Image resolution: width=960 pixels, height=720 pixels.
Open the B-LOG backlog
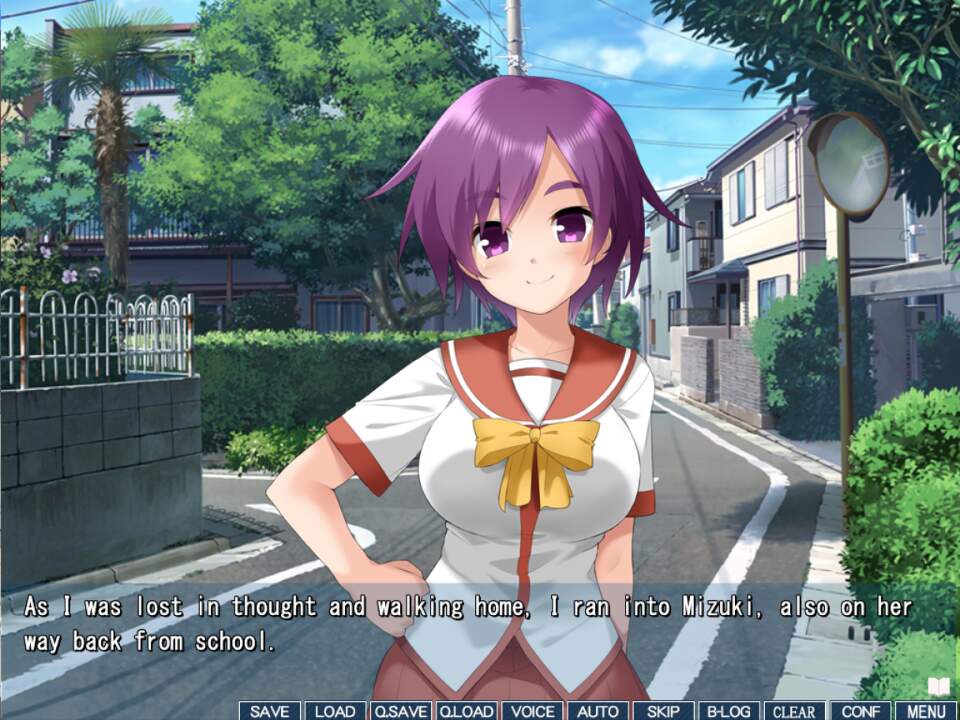[x=729, y=711]
